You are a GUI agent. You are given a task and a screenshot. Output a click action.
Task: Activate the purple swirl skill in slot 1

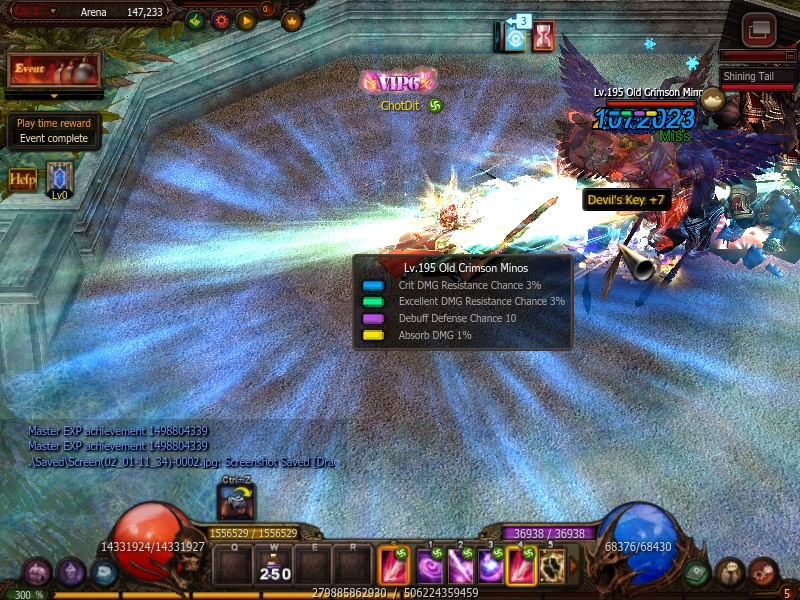coord(431,566)
